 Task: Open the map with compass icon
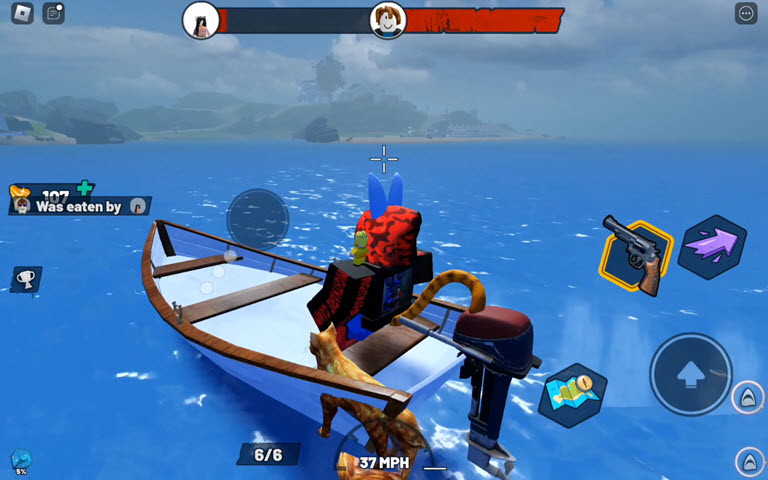pyautogui.click(x=574, y=393)
